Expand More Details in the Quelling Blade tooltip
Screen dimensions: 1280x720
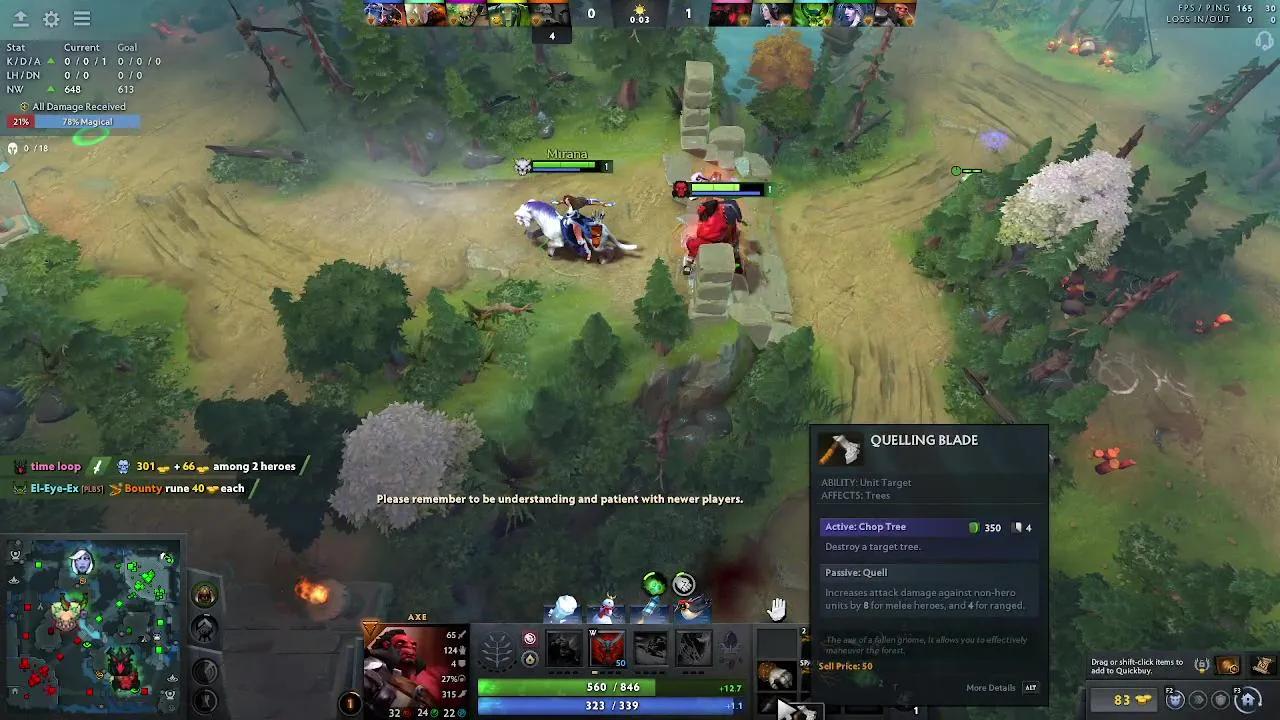coord(990,687)
